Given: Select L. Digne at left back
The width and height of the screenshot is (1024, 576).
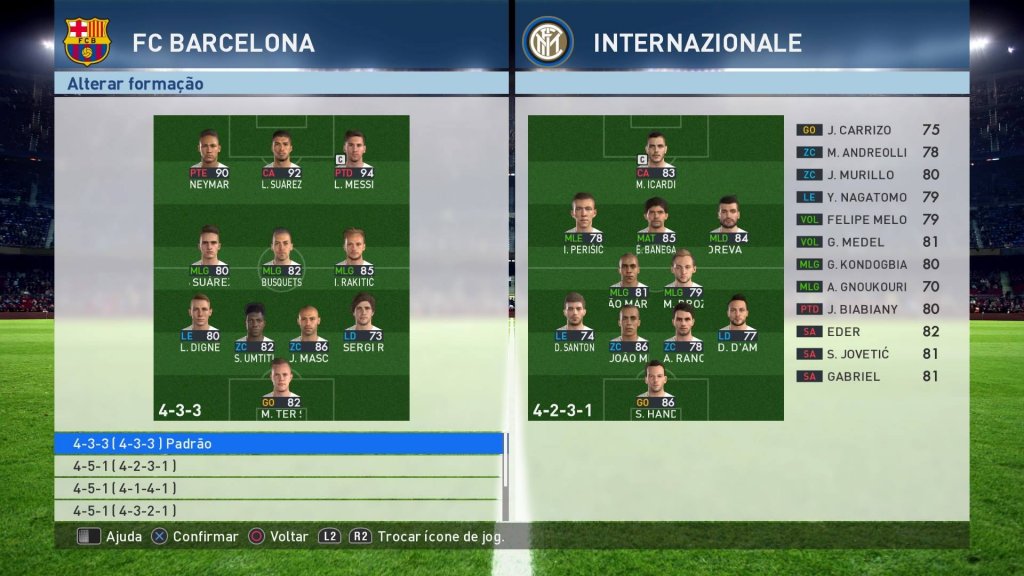Looking at the screenshot, I should [199, 323].
